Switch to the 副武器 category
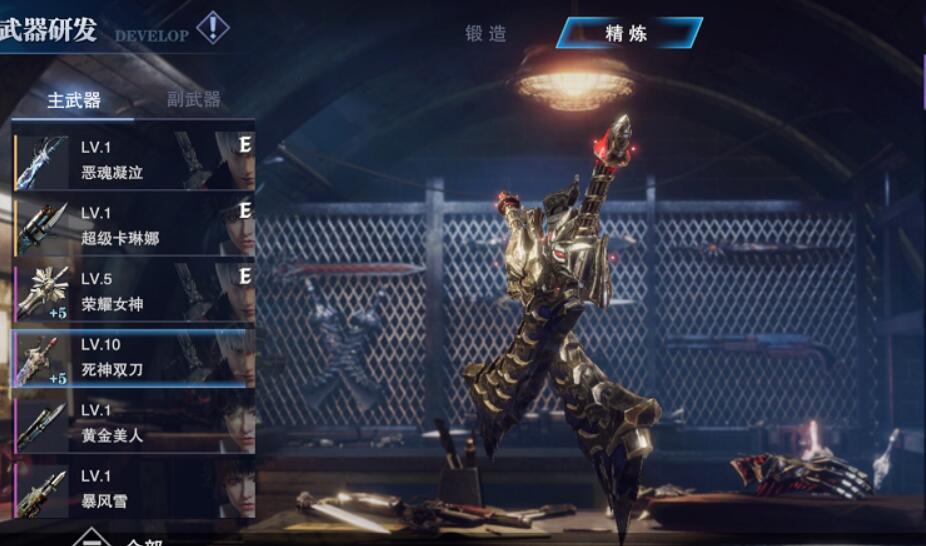Image resolution: width=926 pixels, height=546 pixels. click(x=193, y=100)
